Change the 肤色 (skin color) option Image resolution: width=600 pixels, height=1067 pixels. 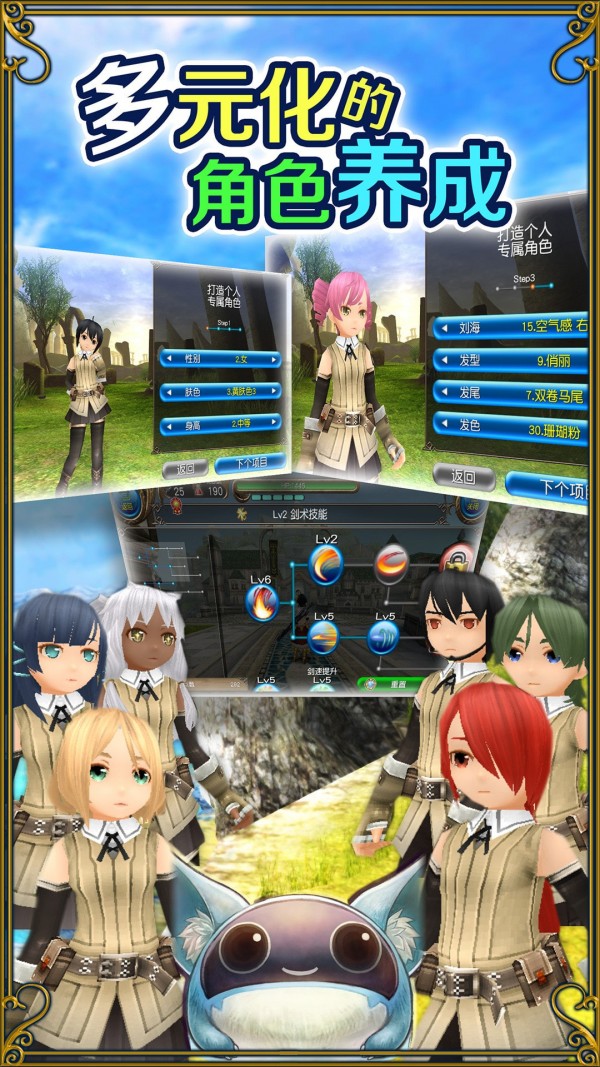click(219, 391)
